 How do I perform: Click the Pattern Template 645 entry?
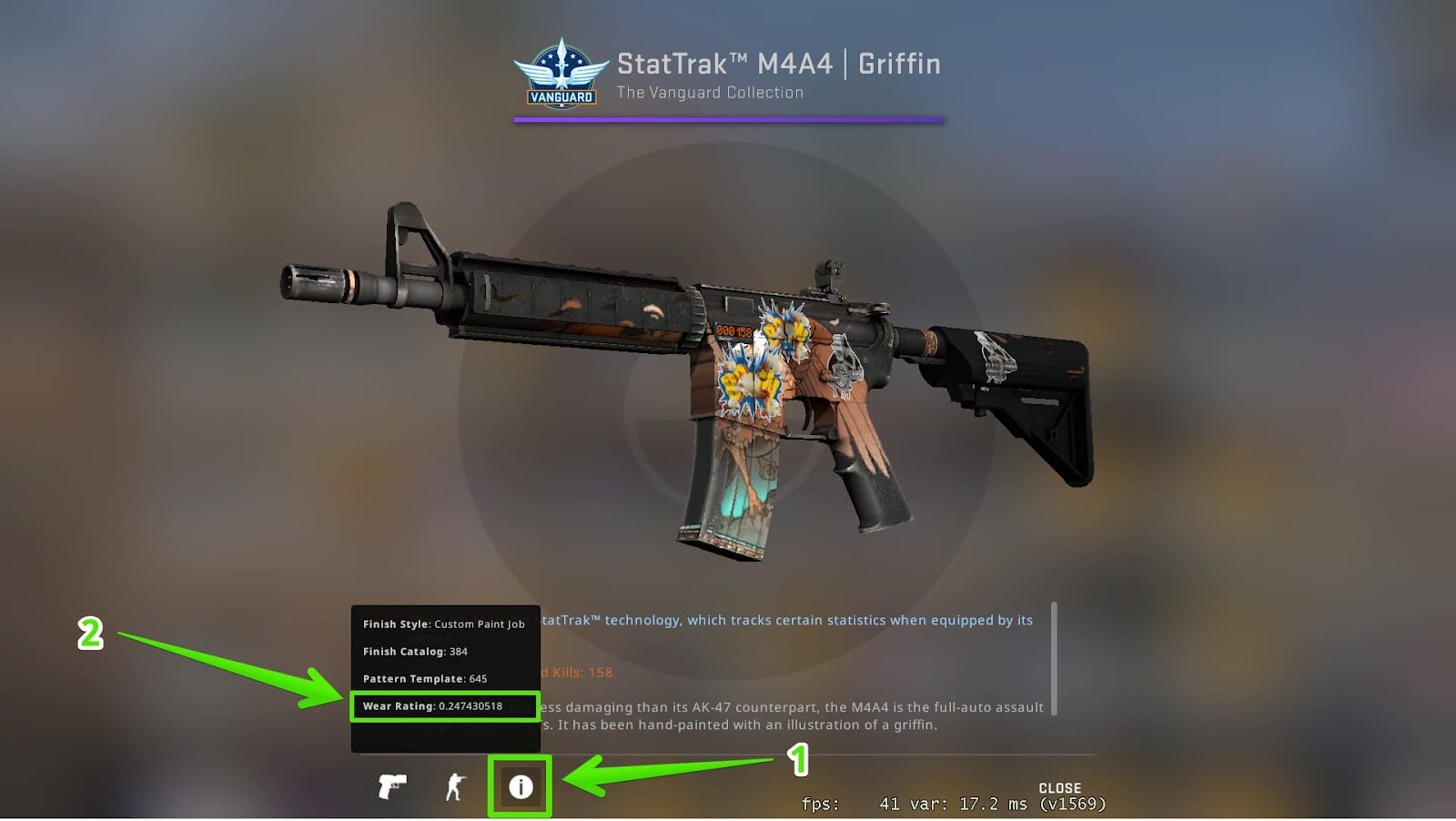[423, 679]
